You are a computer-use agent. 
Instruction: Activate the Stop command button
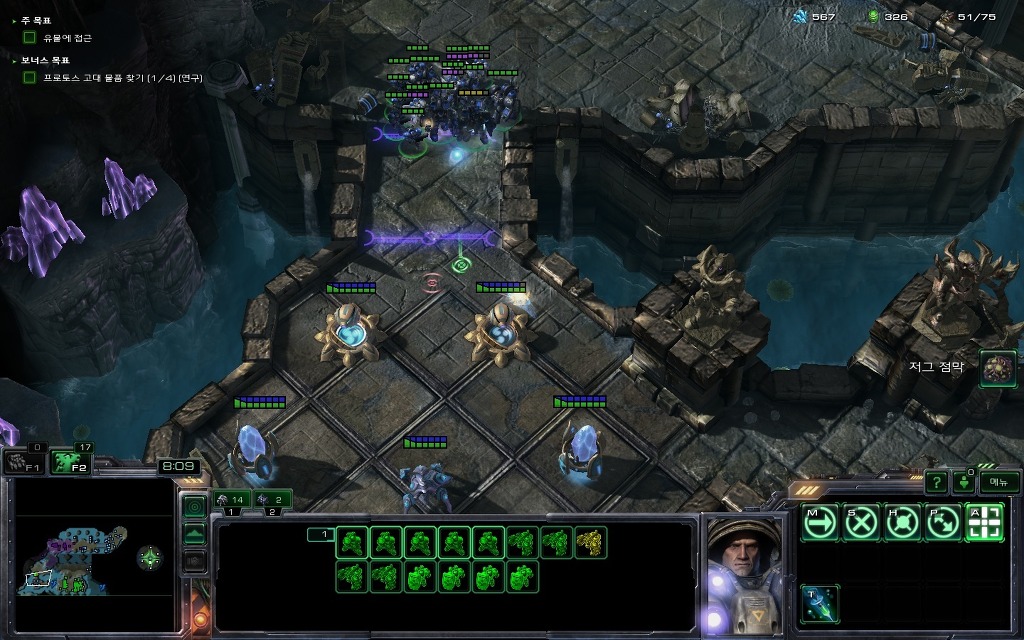(860, 522)
